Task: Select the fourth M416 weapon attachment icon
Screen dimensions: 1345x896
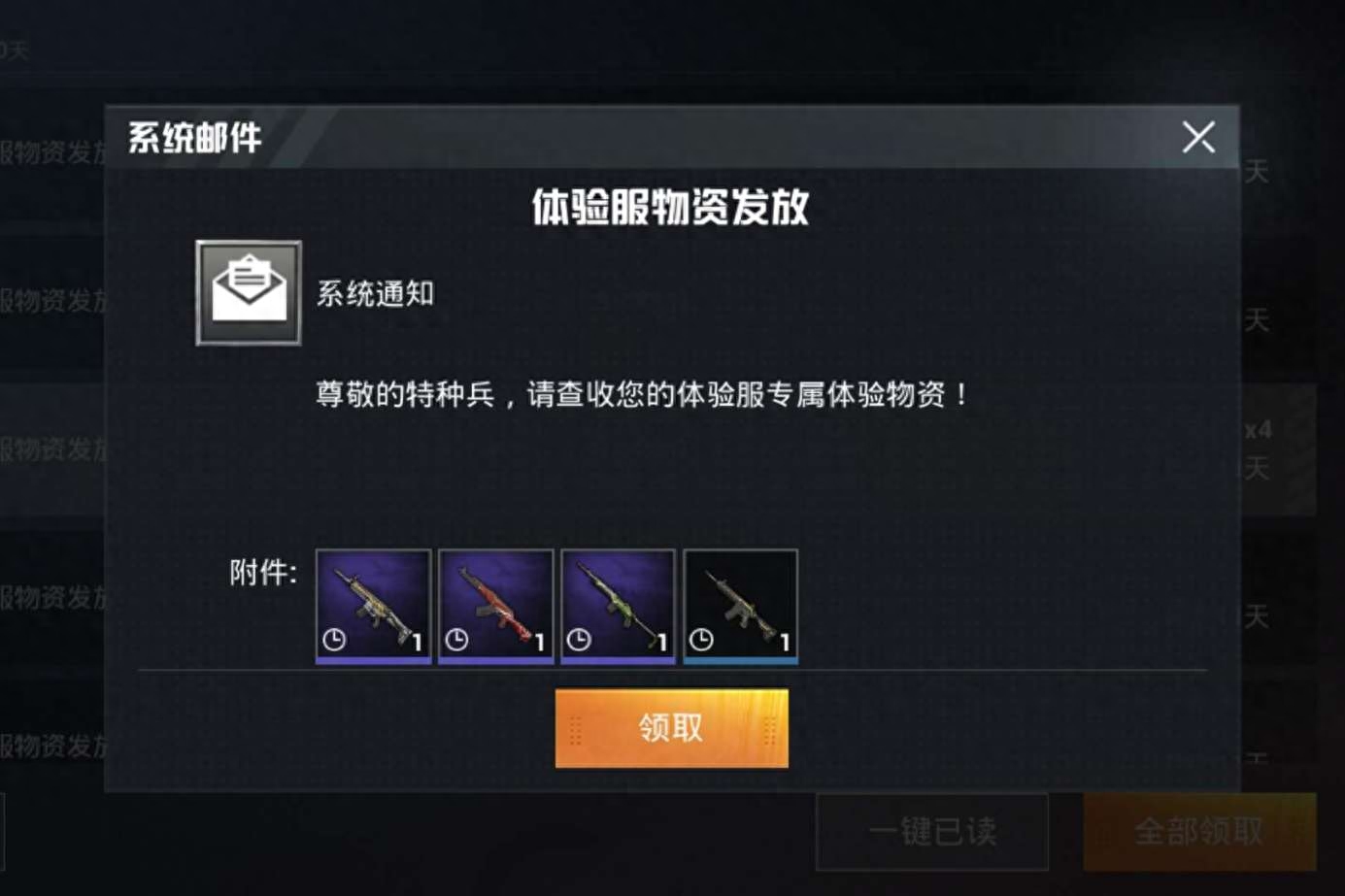Action: tap(740, 606)
